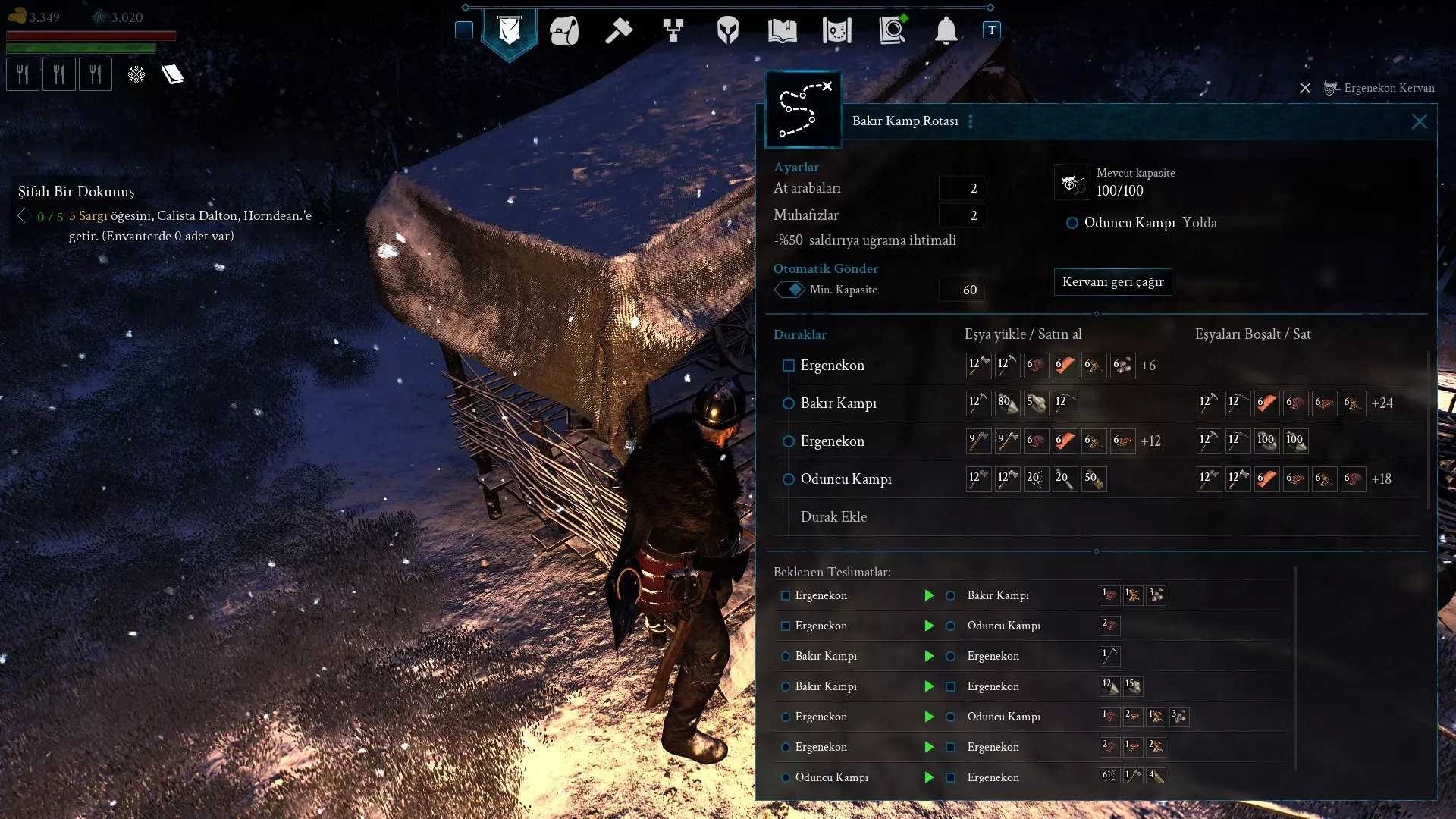
Task: Close the Ergenekon Kervan entry
Action: pyautogui.click(x=1305, y=88)
